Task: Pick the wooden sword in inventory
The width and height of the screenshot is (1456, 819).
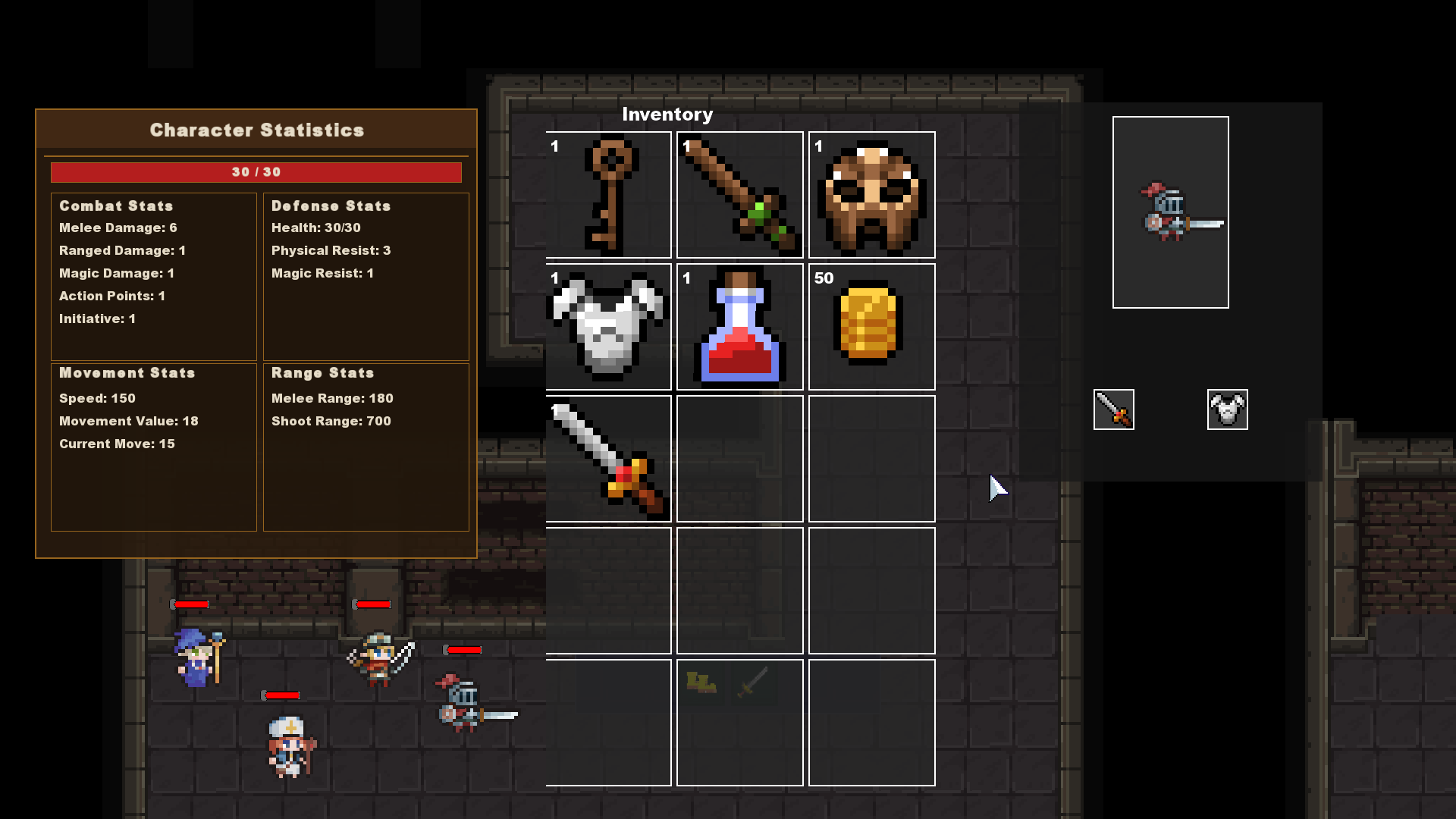Action: coord(739,195)
